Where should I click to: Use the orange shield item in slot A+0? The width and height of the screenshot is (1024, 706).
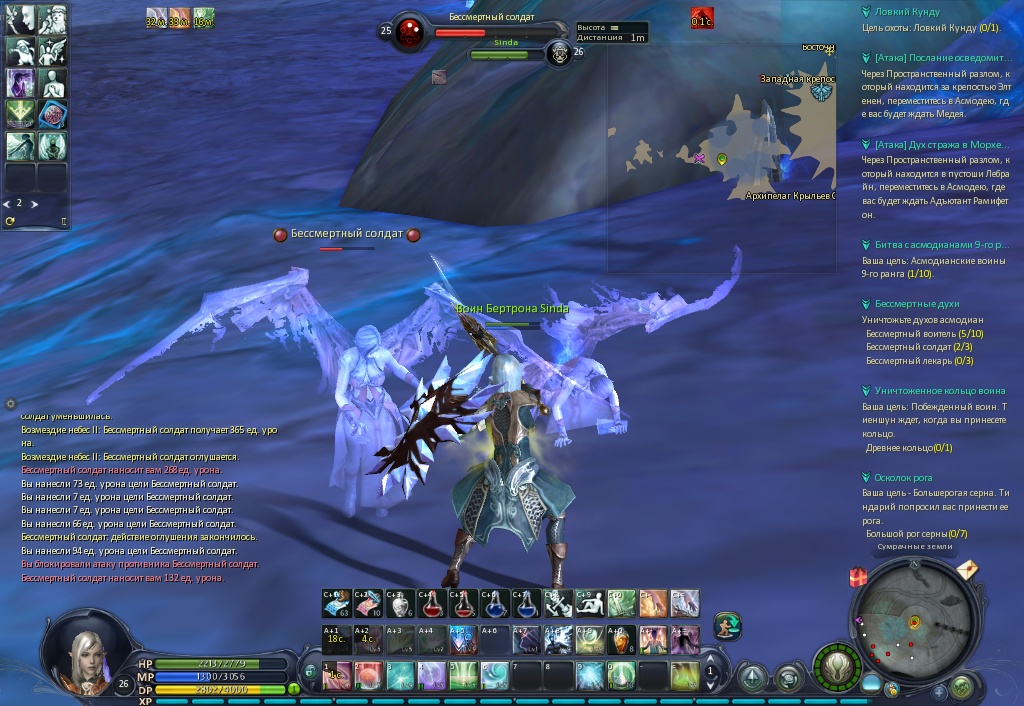point(621,637)
